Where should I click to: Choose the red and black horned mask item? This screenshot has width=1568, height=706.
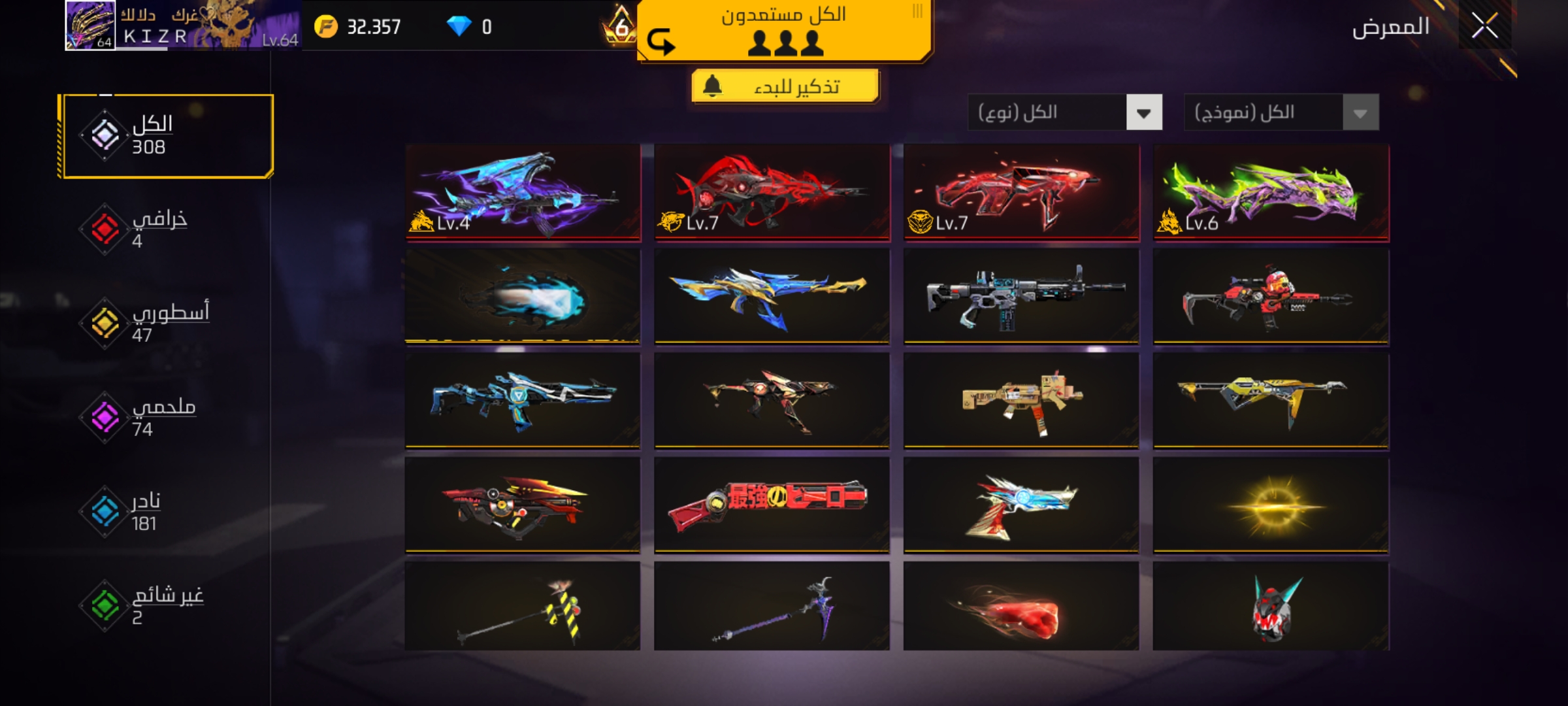tap(1271, 606)
